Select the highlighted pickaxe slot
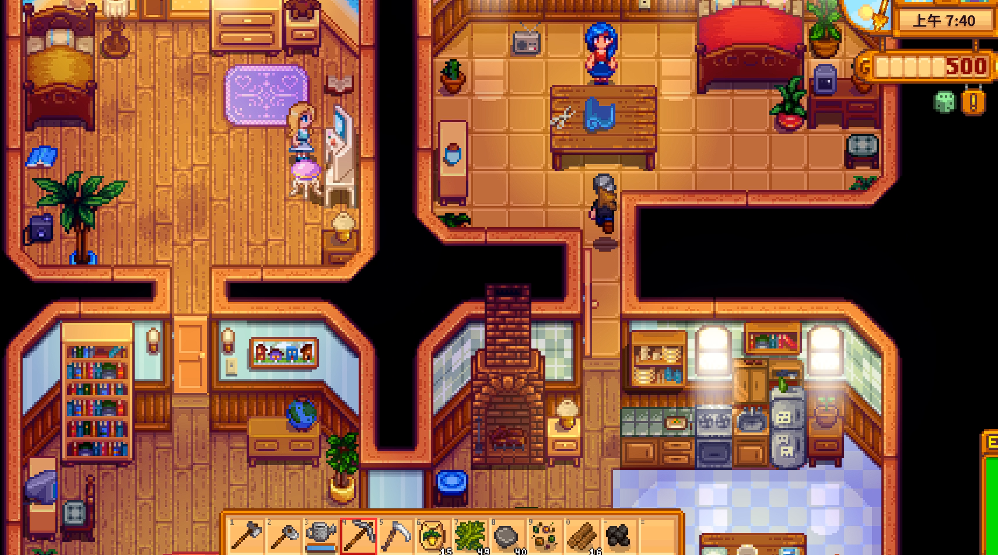Viewport: 998px width, 555px height. click(358, 536)
